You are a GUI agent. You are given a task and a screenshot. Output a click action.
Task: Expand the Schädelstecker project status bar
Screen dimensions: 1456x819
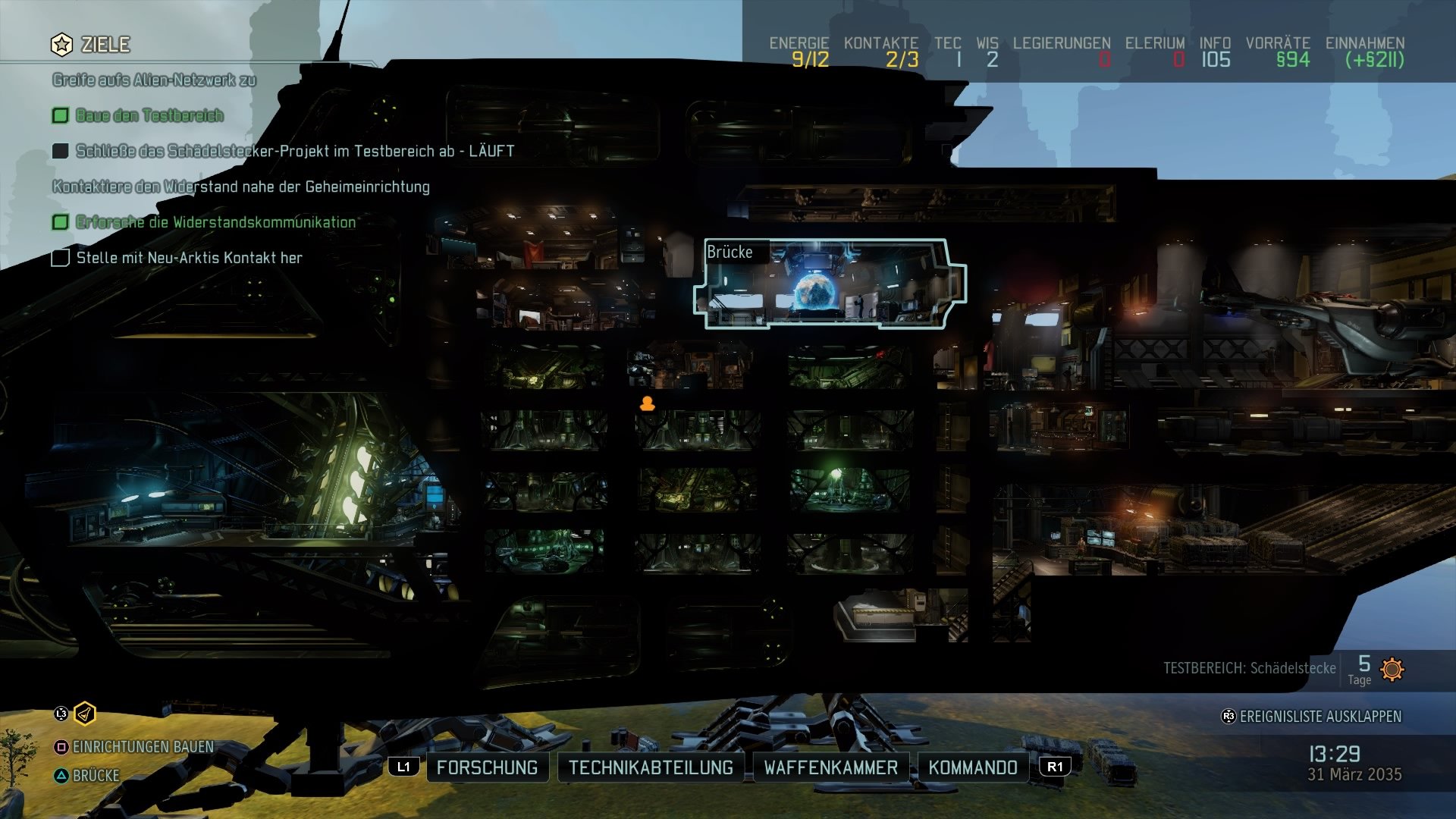(1250, 669)
